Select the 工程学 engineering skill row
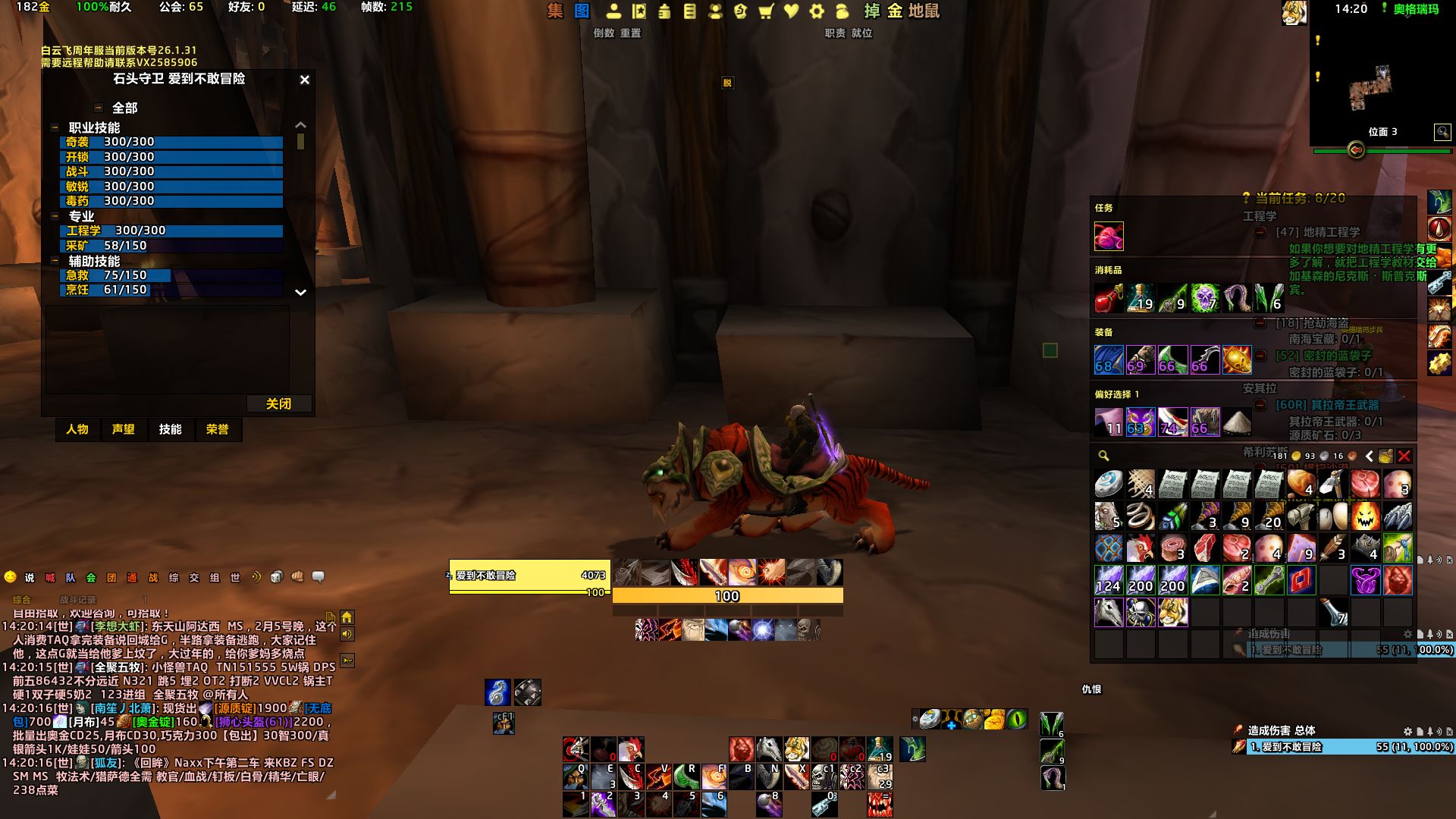Image resolution: width=1456 pixels, height=819 pixels. tap(171, 231)
